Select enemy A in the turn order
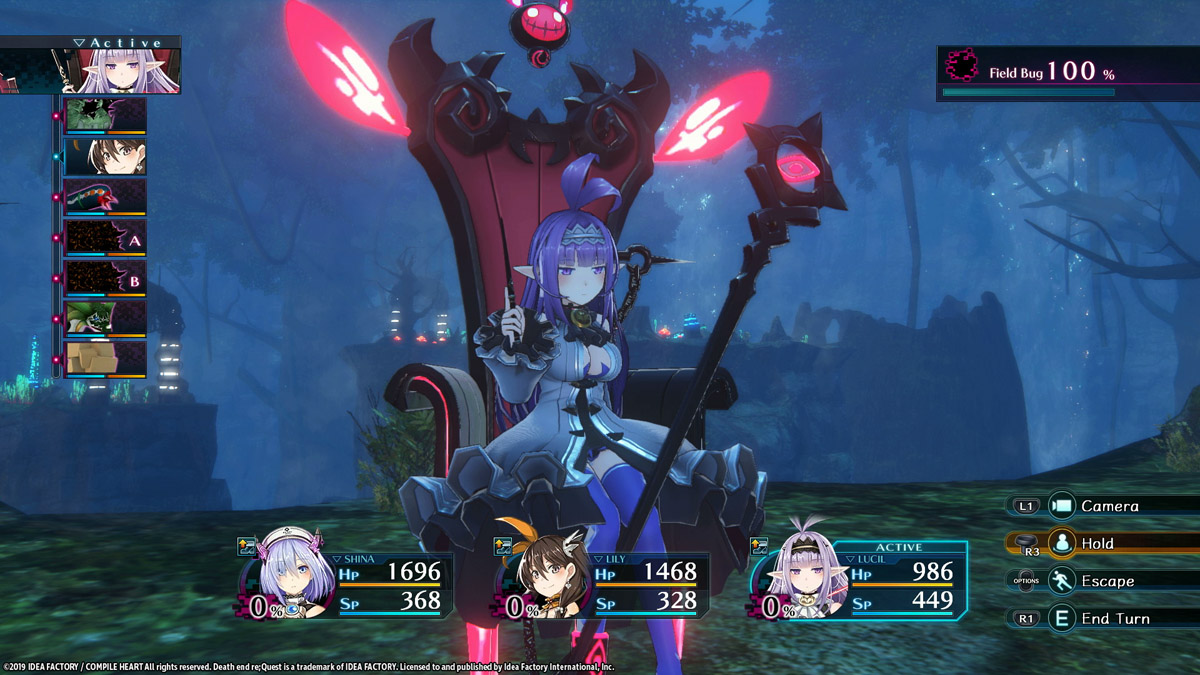 pyautogui.click(x=105, y=238)
